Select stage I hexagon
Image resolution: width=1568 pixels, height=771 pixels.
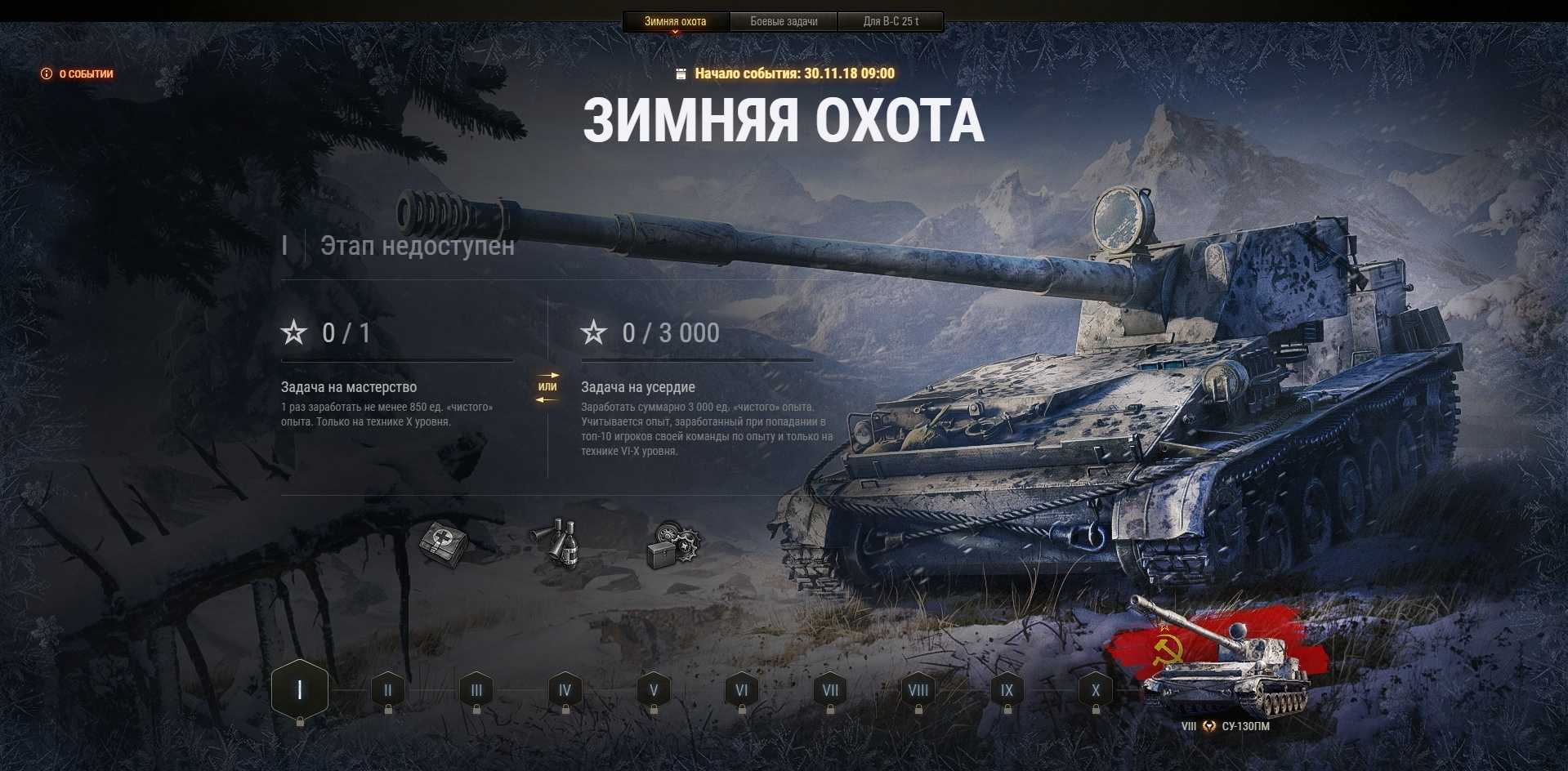tap(300, 690)
